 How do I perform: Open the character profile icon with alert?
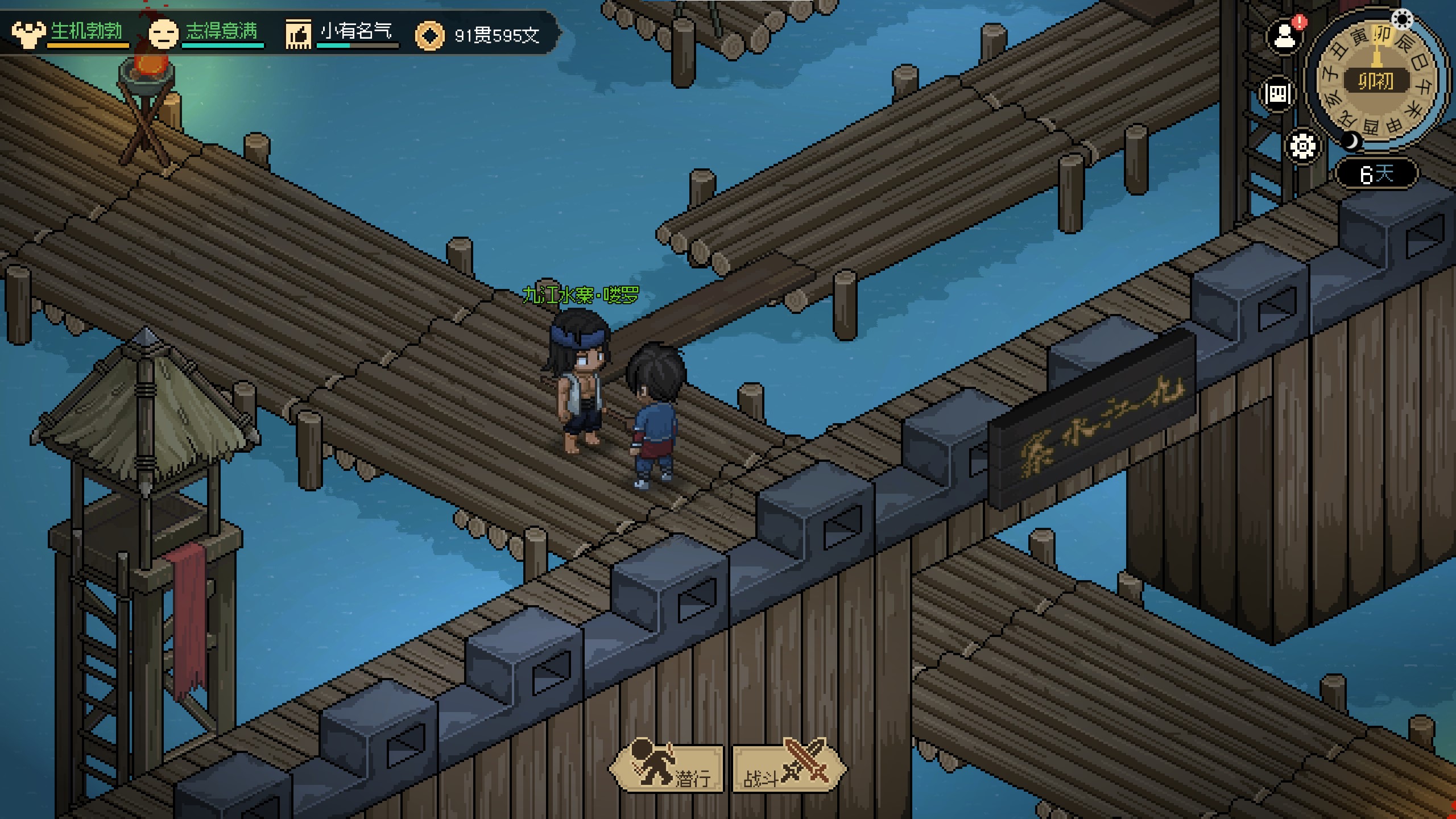click(1284, 38)
